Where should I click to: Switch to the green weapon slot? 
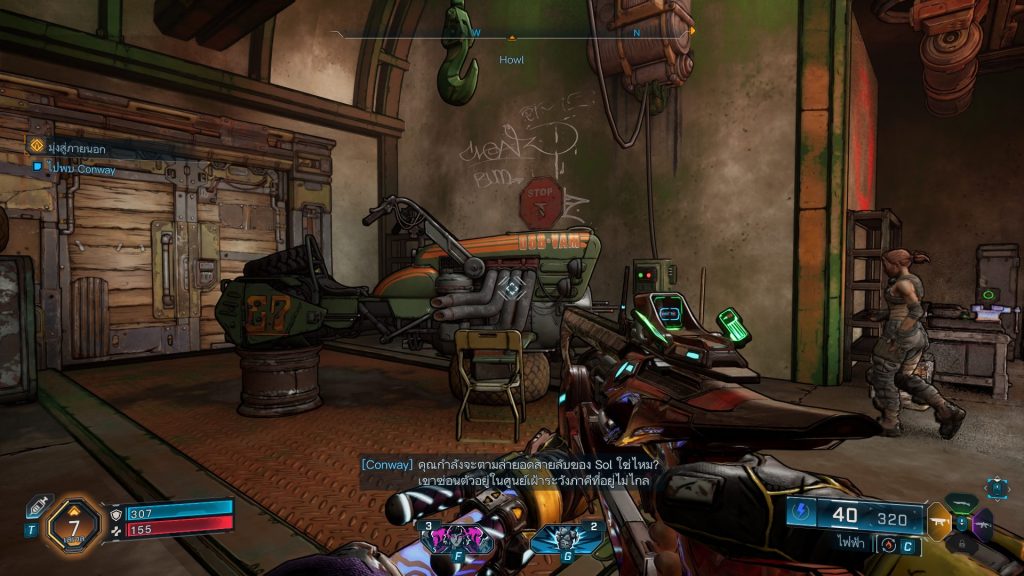pyautogui.click(x=961, y=504)
